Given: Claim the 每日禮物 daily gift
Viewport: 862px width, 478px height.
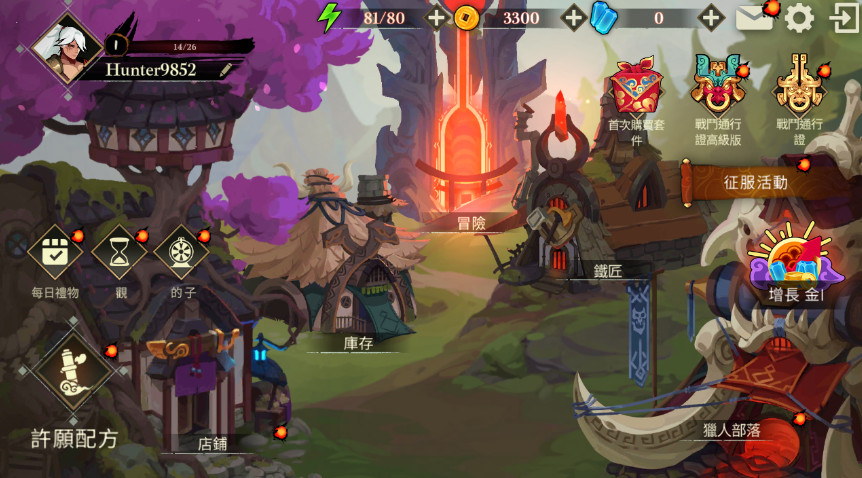Looking at the screenshot, I should pyautogui.click(x=55, y=254).
